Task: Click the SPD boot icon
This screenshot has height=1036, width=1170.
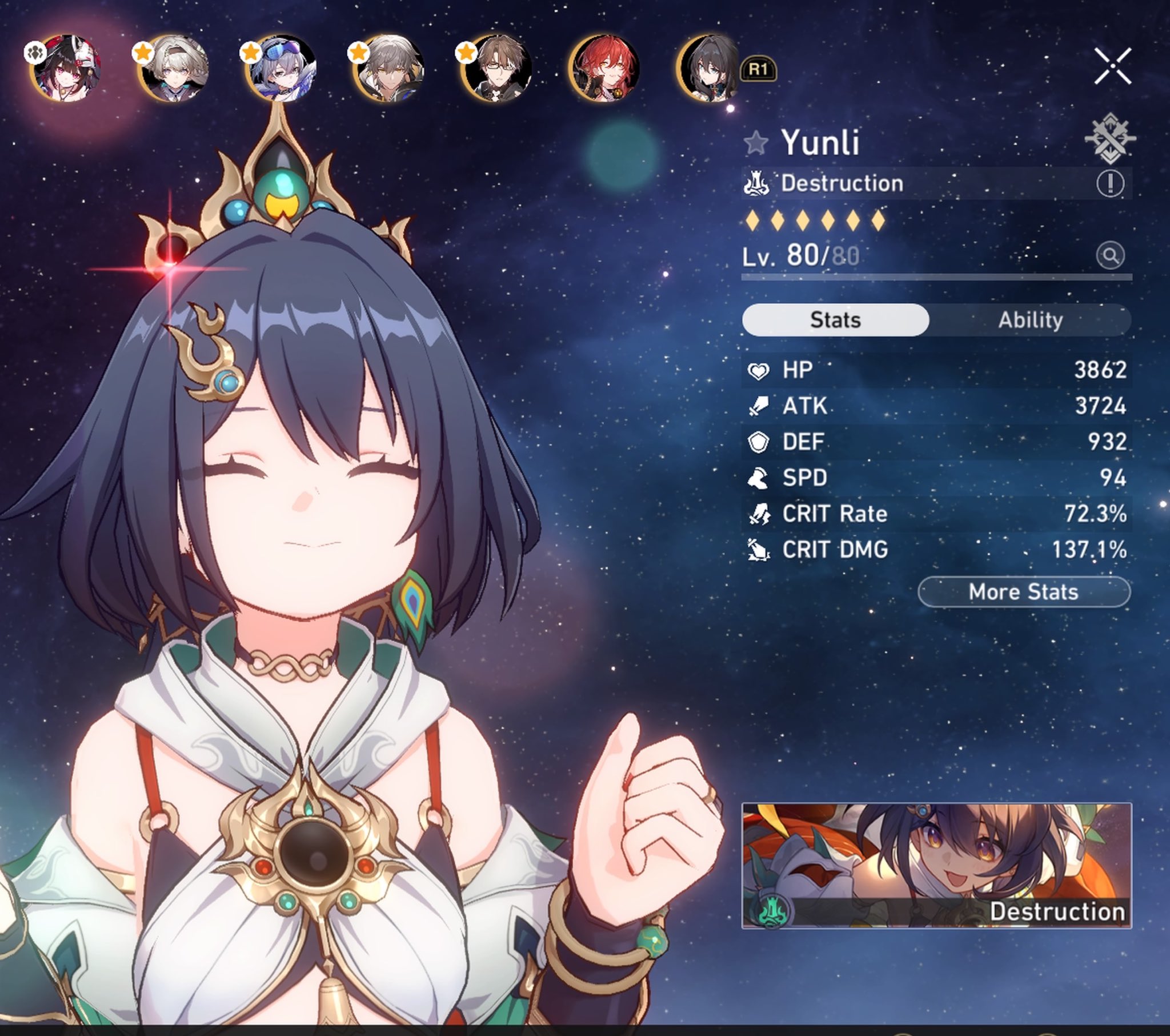Action: click(760, 478)
